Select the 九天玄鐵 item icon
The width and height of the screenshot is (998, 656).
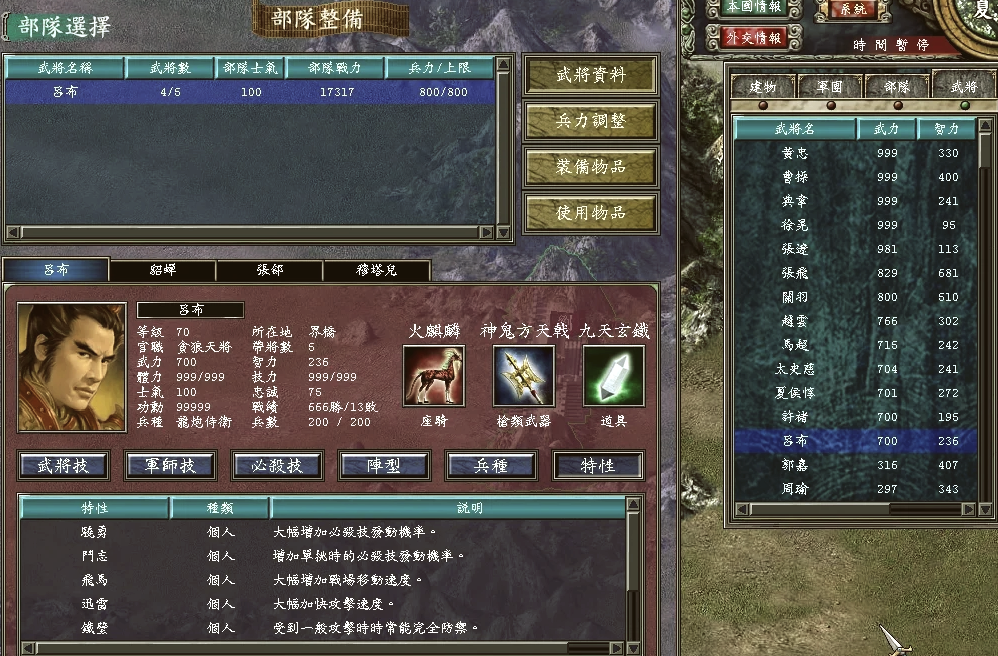[x=613, y=375]
